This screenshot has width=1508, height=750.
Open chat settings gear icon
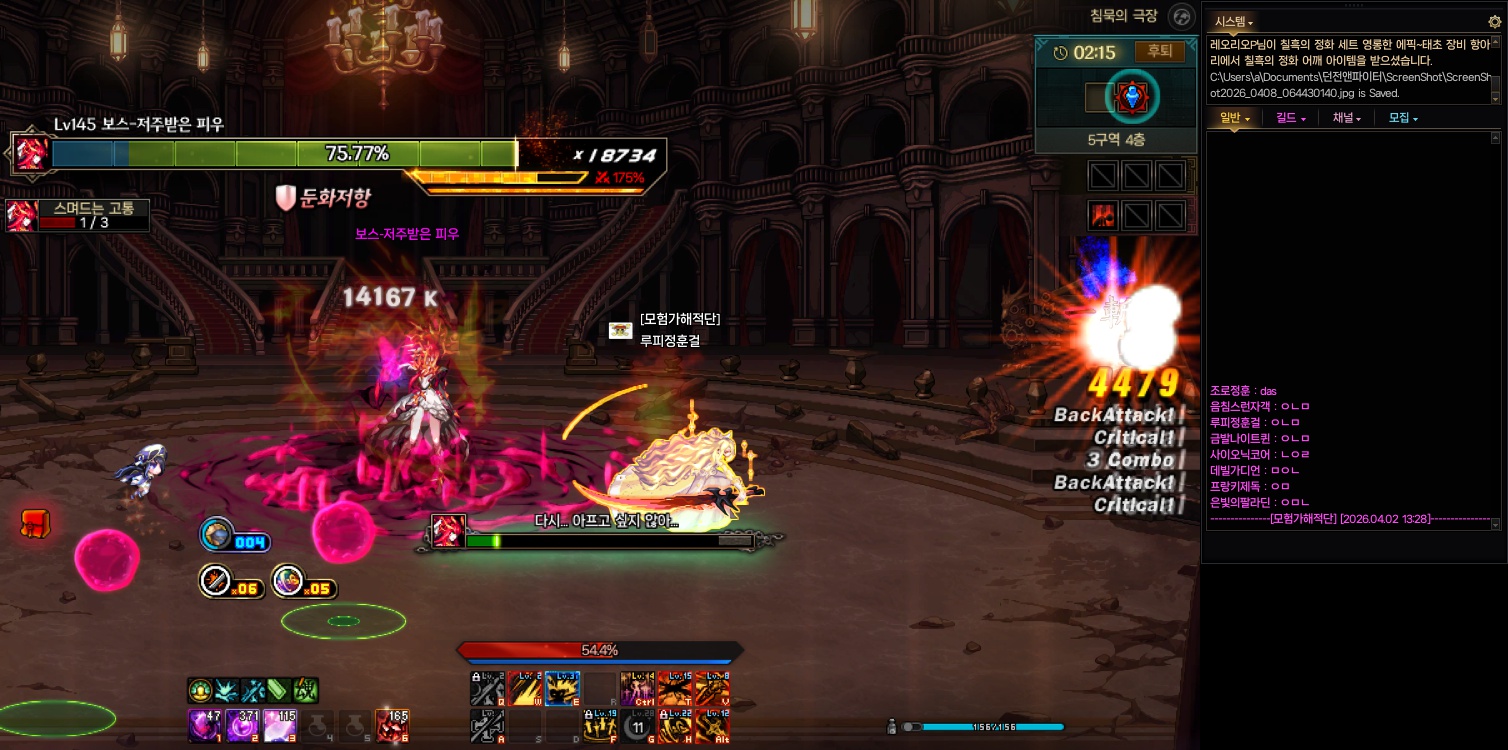click(1495, 21)
